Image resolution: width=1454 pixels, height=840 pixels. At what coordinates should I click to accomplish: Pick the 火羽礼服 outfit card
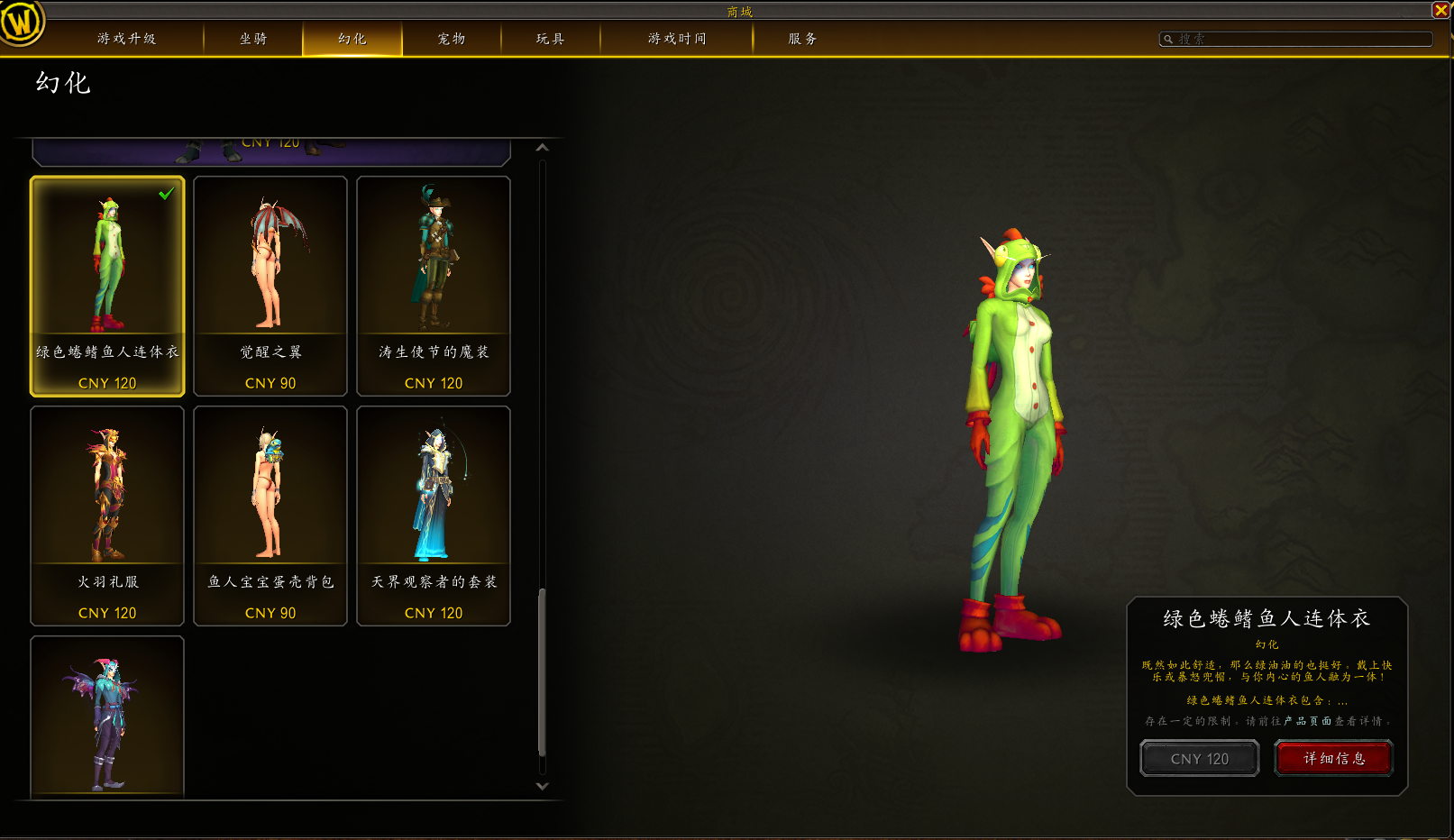[107, 516]
